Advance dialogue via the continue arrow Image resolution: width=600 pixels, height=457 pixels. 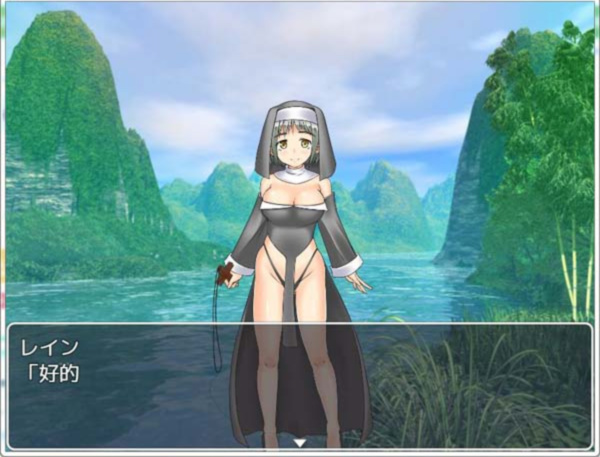click(x=299, y=441)
